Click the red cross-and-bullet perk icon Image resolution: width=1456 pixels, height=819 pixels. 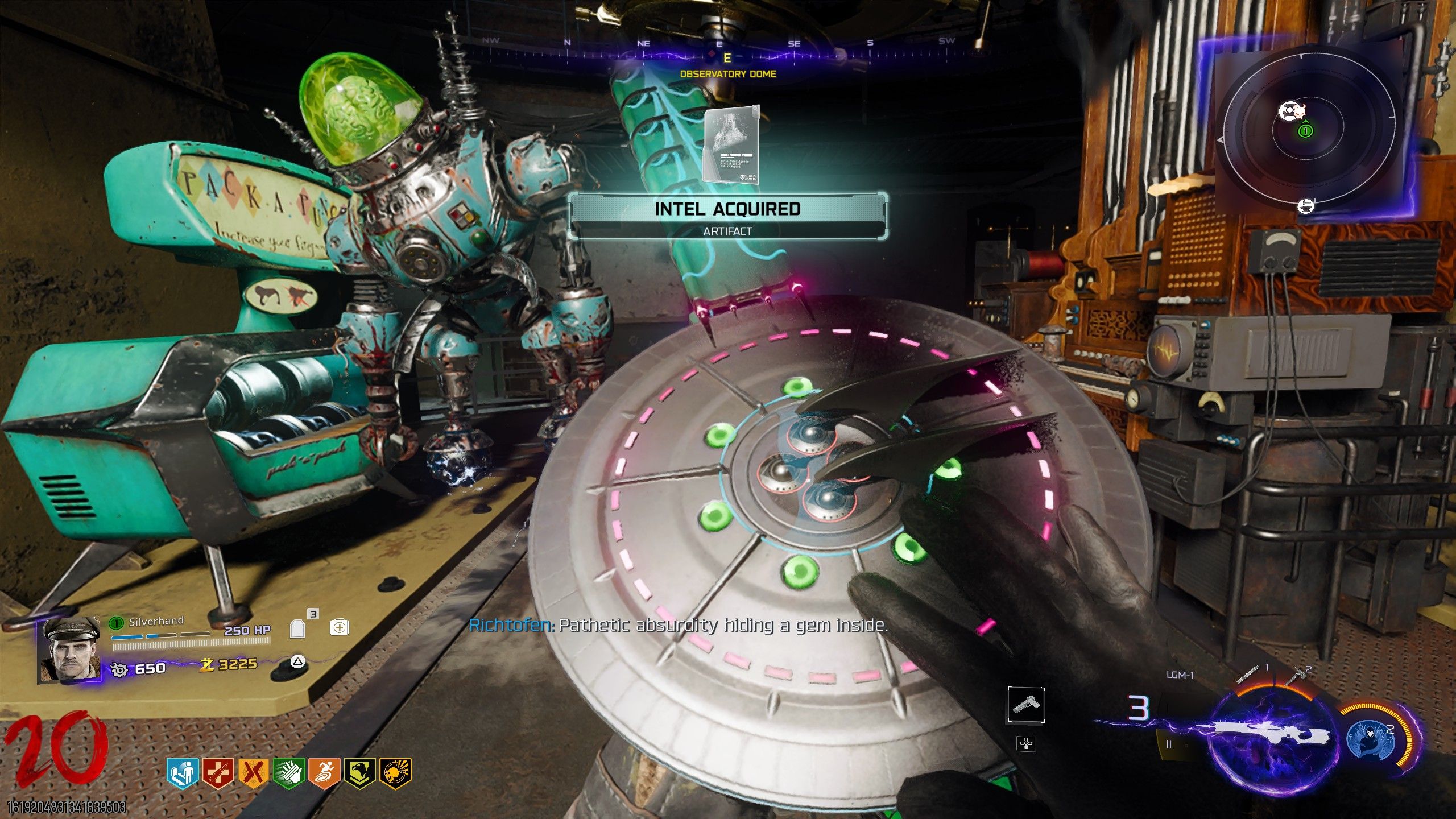(218, 773)
